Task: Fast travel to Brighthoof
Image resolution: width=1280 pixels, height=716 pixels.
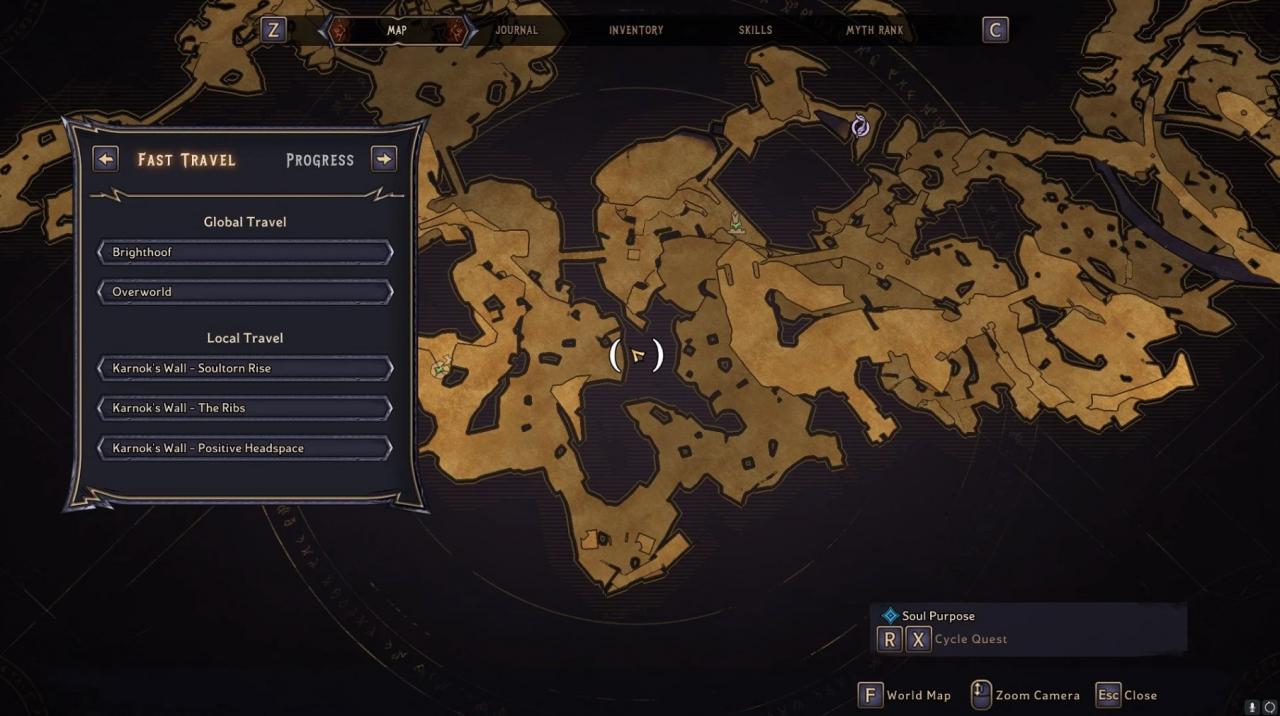Action: [x=245, y=252]
